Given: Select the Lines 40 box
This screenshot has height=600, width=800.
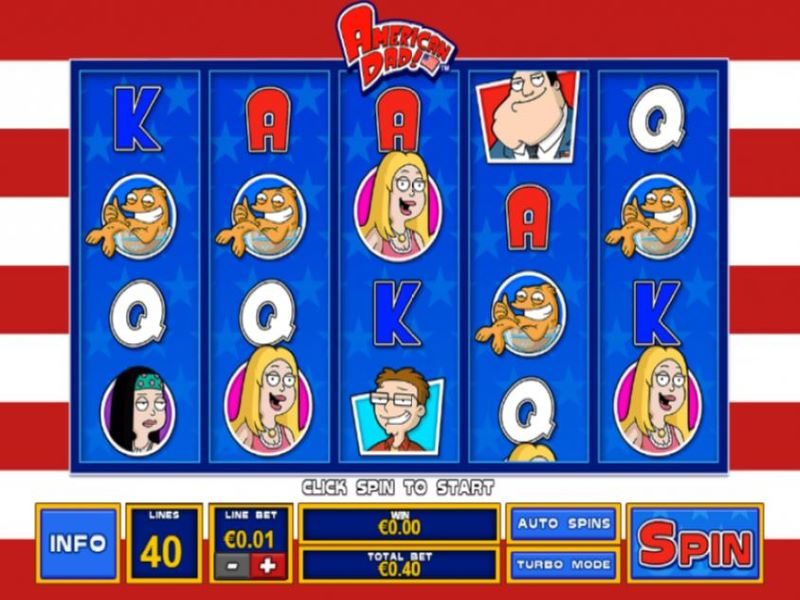Looking at the screenshot, I should point(160,543).
